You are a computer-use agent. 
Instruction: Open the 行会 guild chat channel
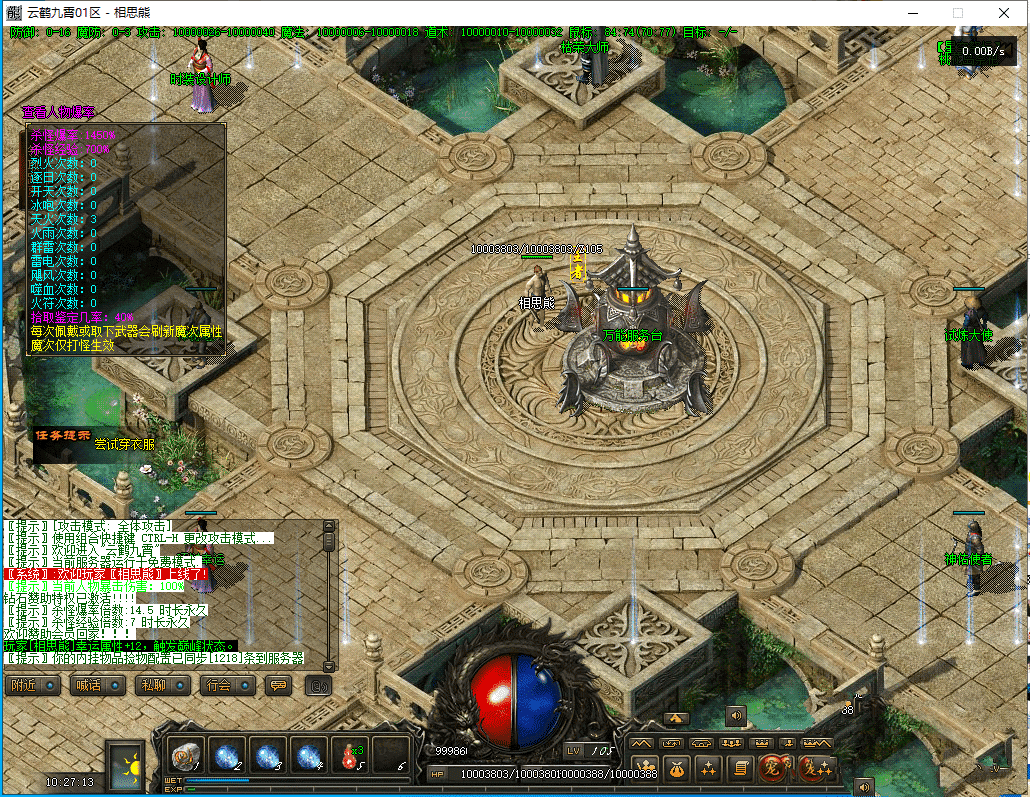pos(227,686)
